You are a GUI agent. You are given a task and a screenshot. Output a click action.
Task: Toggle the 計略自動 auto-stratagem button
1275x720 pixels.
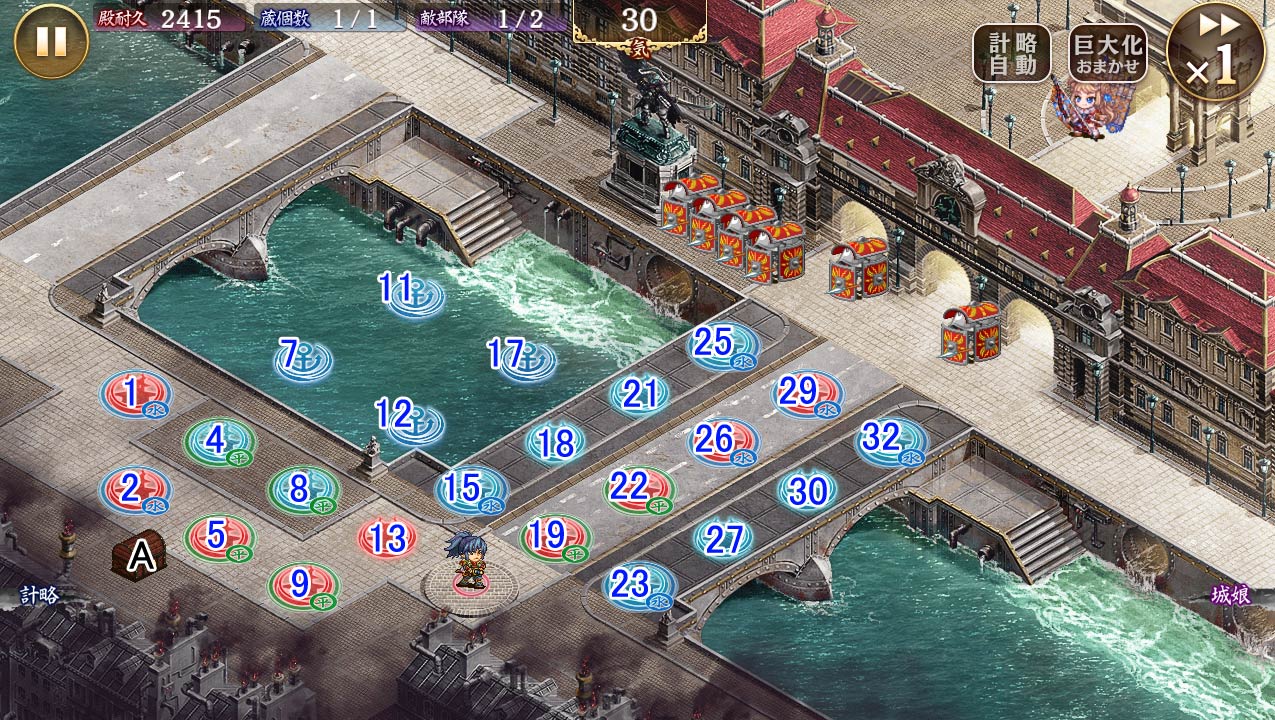tap(1011, 53)
